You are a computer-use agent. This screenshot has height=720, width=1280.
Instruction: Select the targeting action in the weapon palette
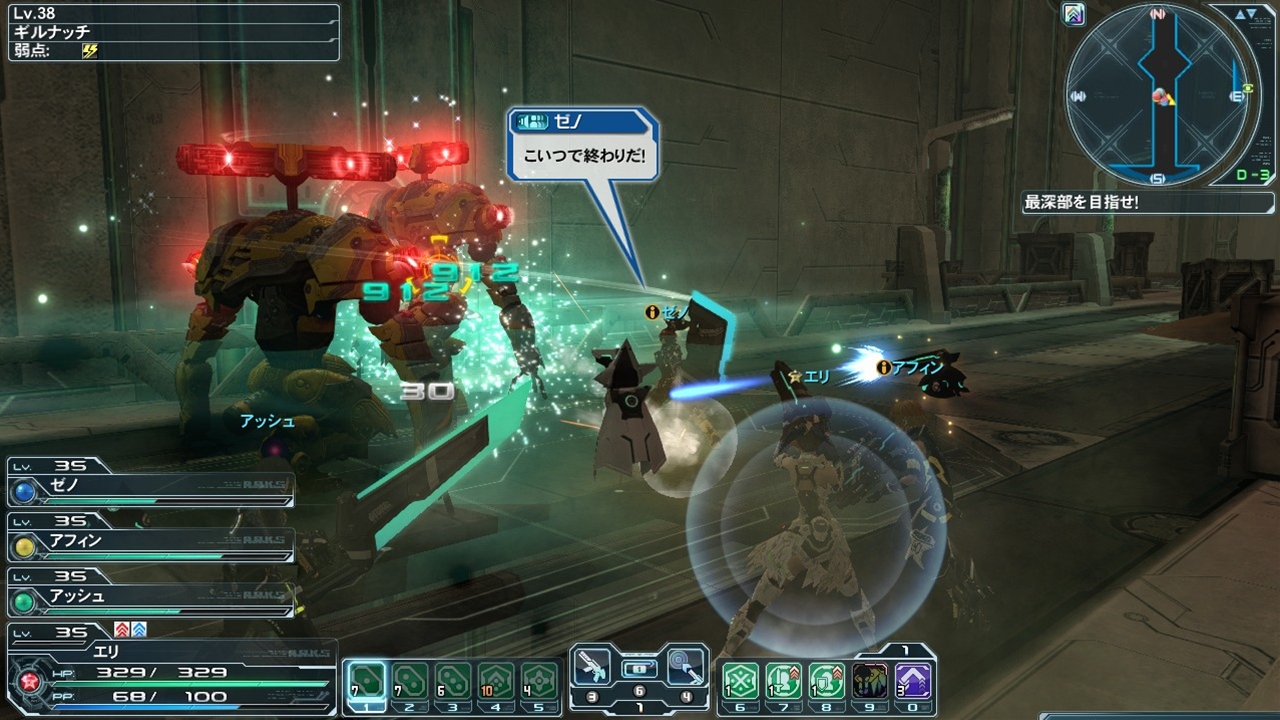[x=685, y=667]
